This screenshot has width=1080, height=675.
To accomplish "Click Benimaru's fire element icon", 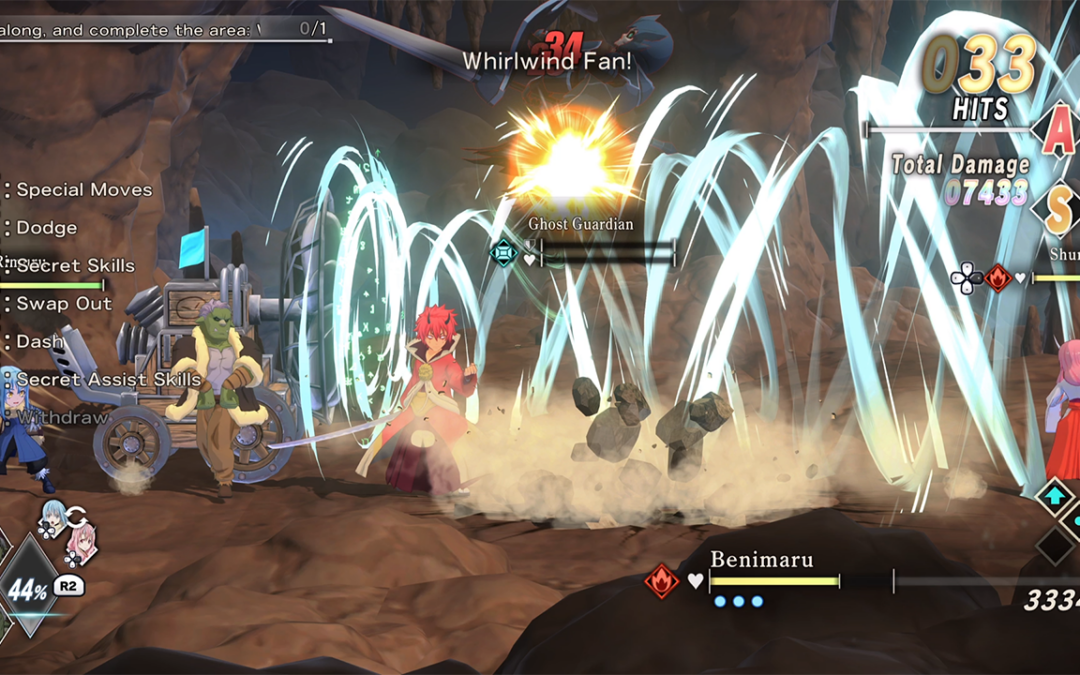I will point(661,581).
